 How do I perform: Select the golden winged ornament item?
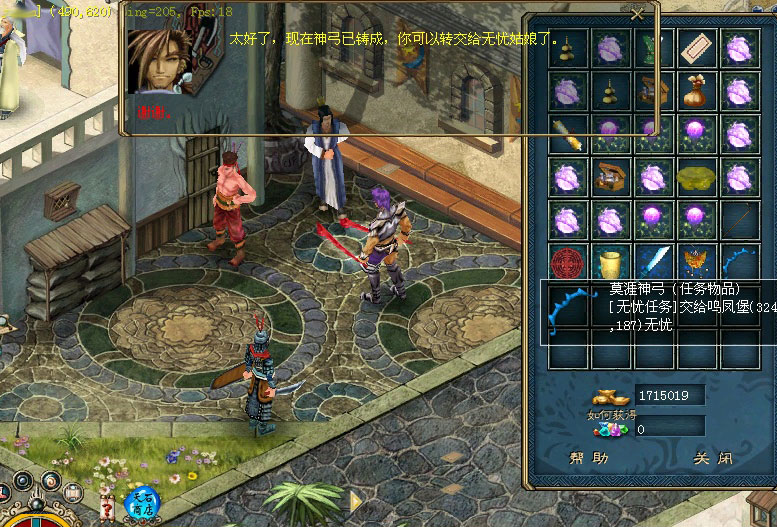(x=696, y=262)
